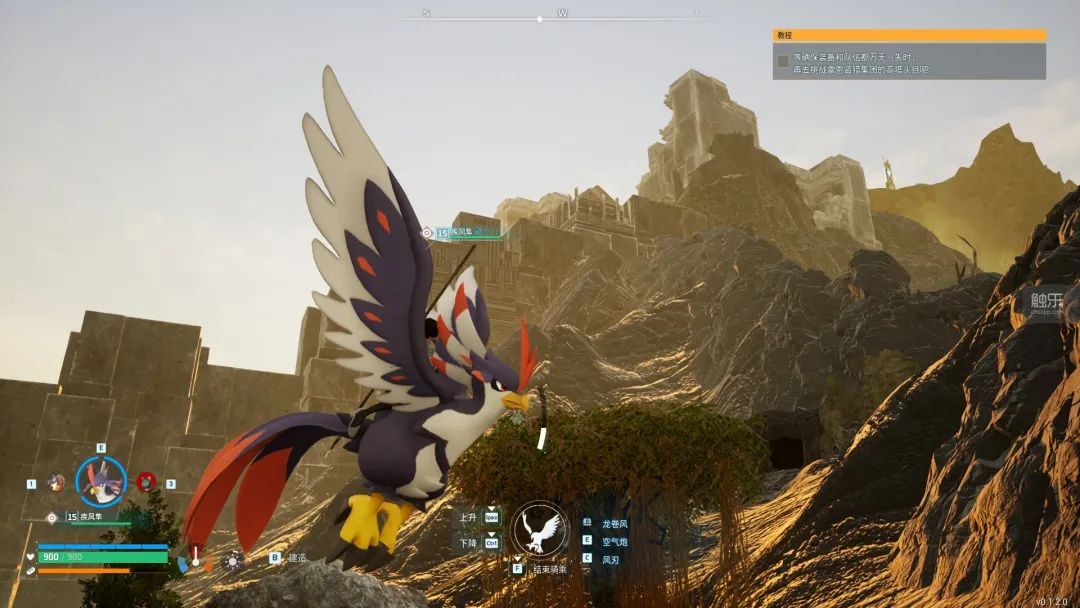Choose 结束骑乘 to dismount
Image resolution: width=1080 pixels, height=608 pixels.
click(x=549, y=569)
